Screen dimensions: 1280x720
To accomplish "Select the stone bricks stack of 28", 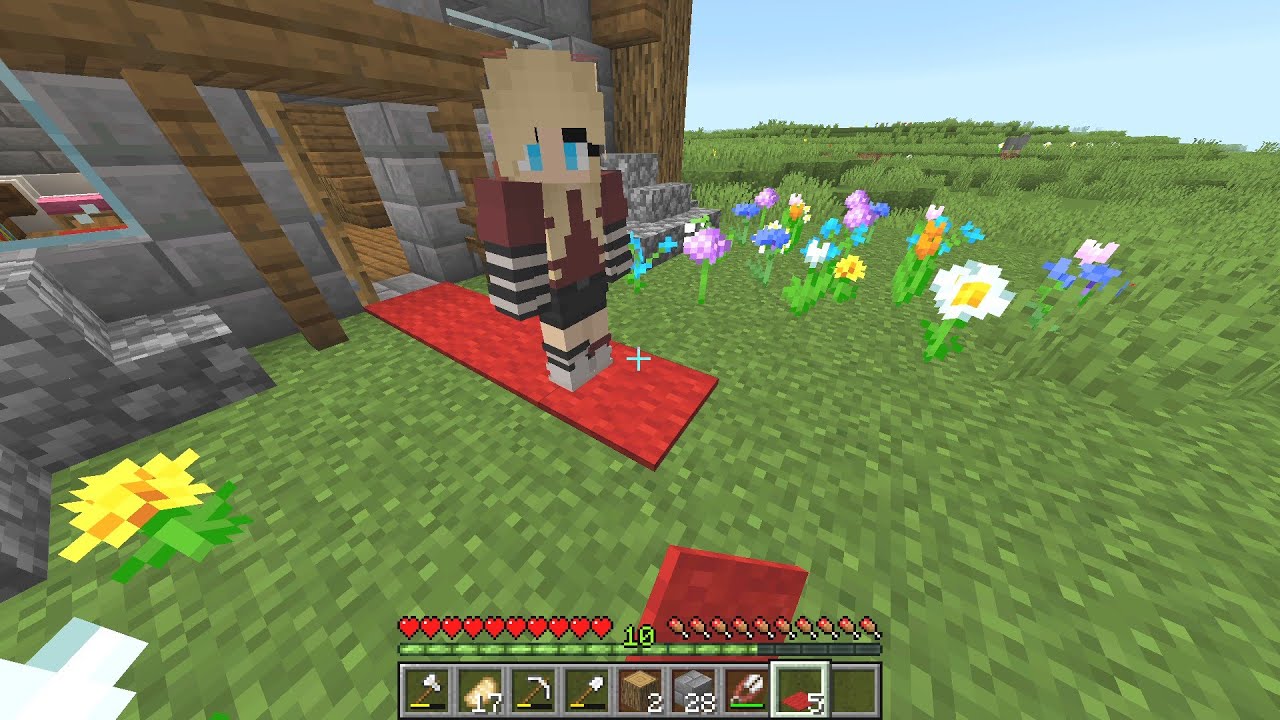I will pos(694,687).
